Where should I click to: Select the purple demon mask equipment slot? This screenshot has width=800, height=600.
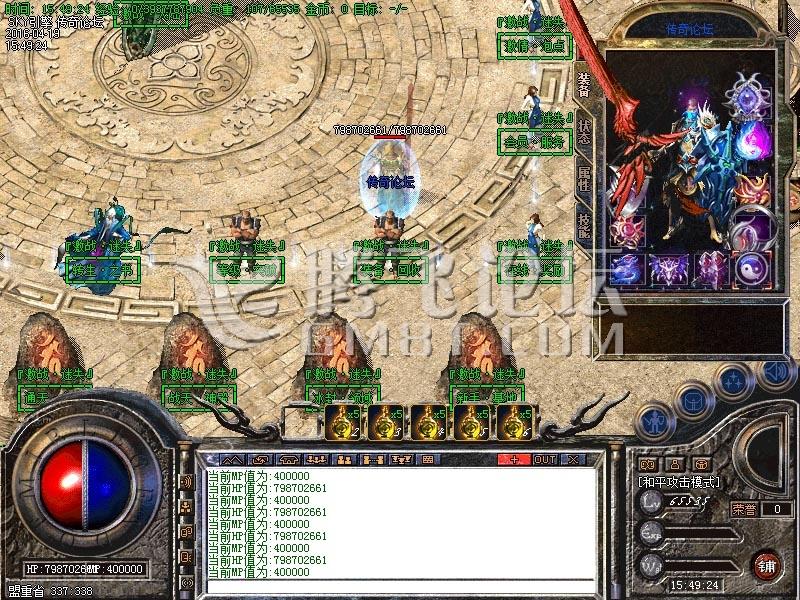668,268
